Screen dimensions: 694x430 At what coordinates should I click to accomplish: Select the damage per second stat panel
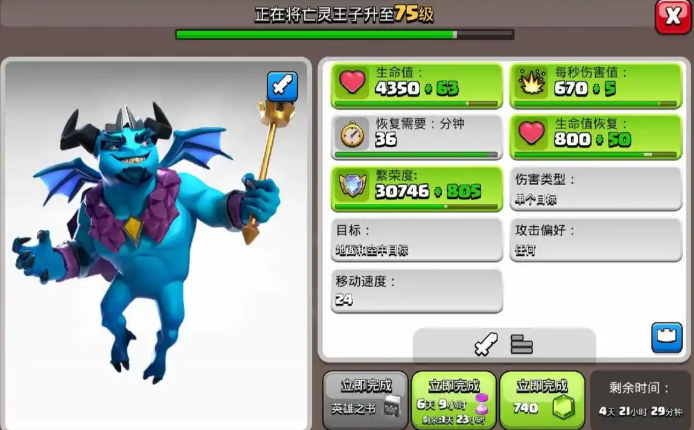coord(596,85)
